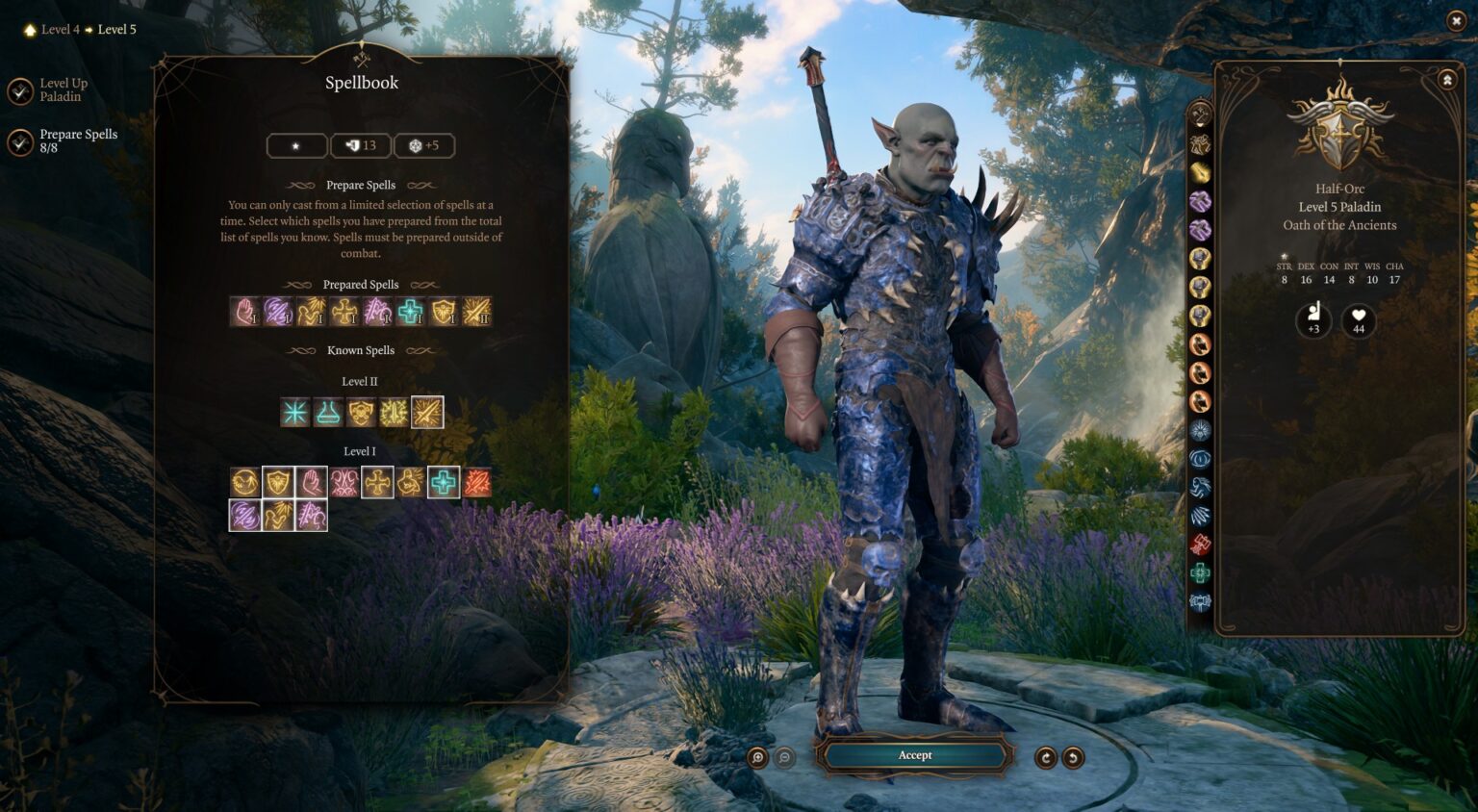The height and width of the screenshot is (812, 1478).
Task: Zoom in on the character model
Action: point(758,758)
